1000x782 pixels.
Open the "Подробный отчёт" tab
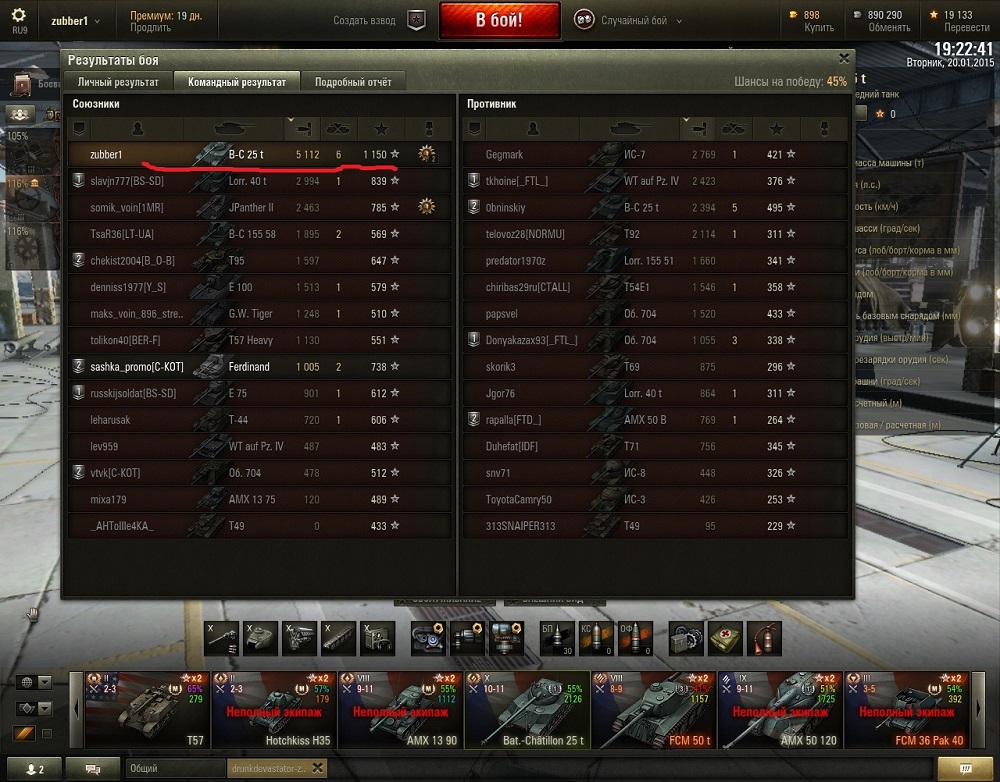353,82
